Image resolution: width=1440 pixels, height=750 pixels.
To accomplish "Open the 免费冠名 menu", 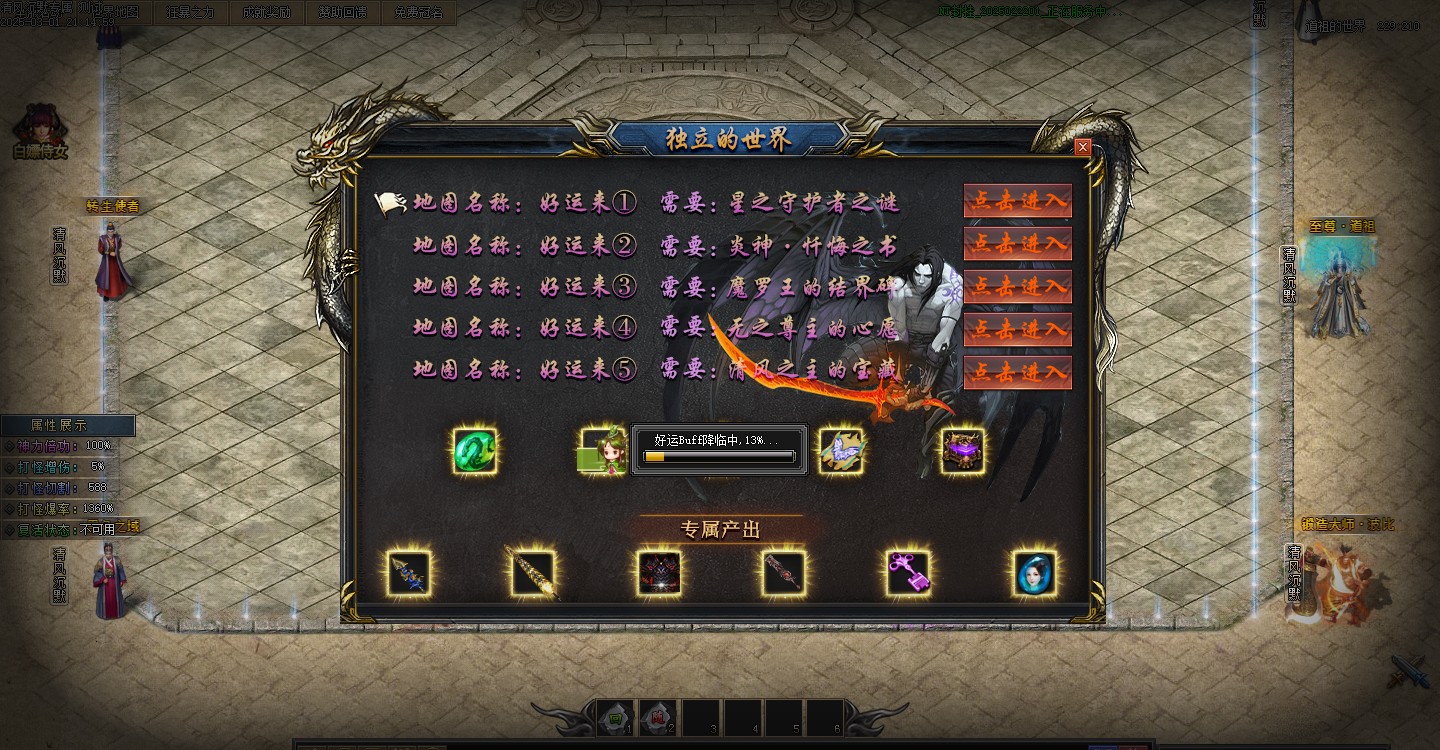I will click(x=418, y=13).
